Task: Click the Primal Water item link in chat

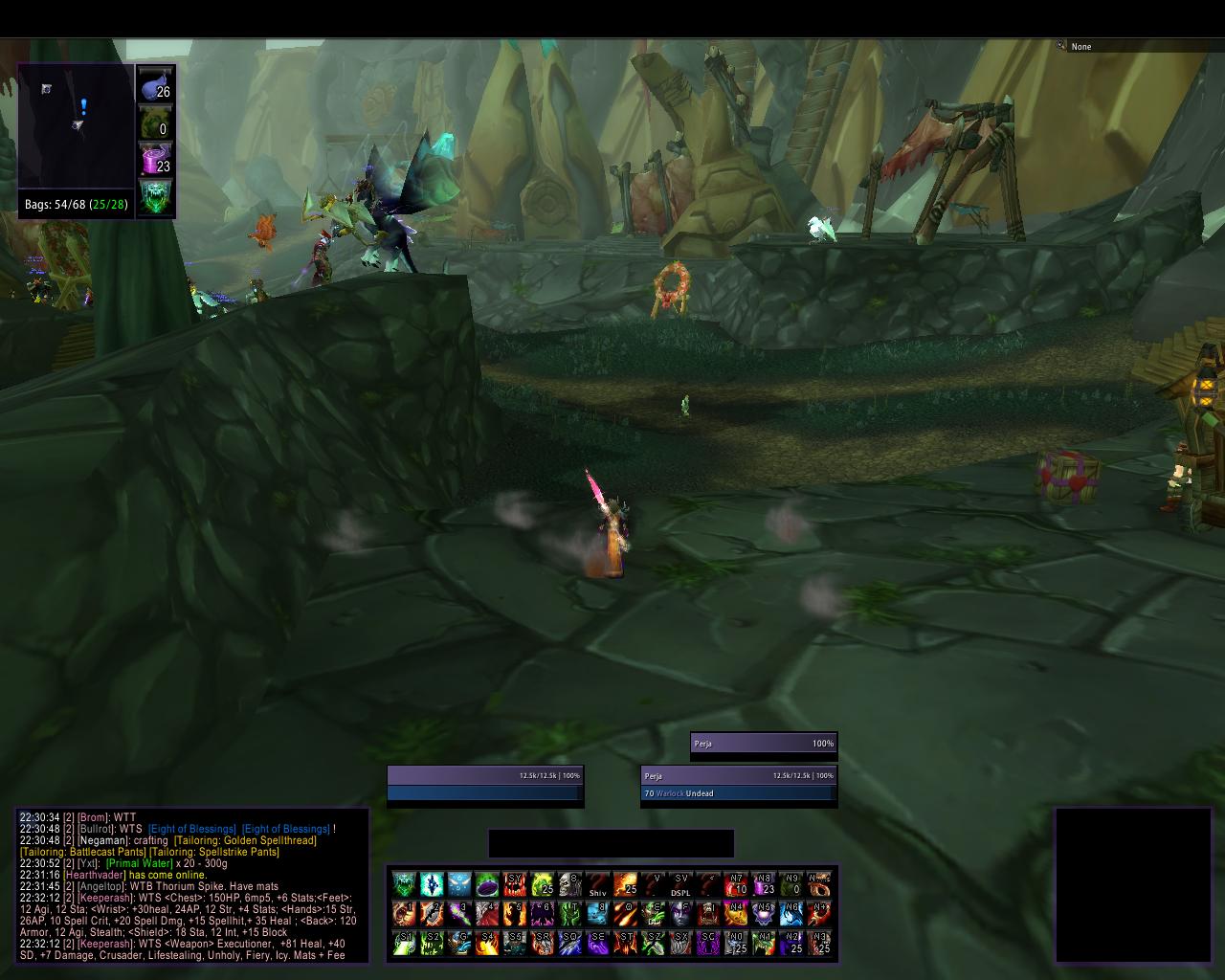Action: (140, 863)
